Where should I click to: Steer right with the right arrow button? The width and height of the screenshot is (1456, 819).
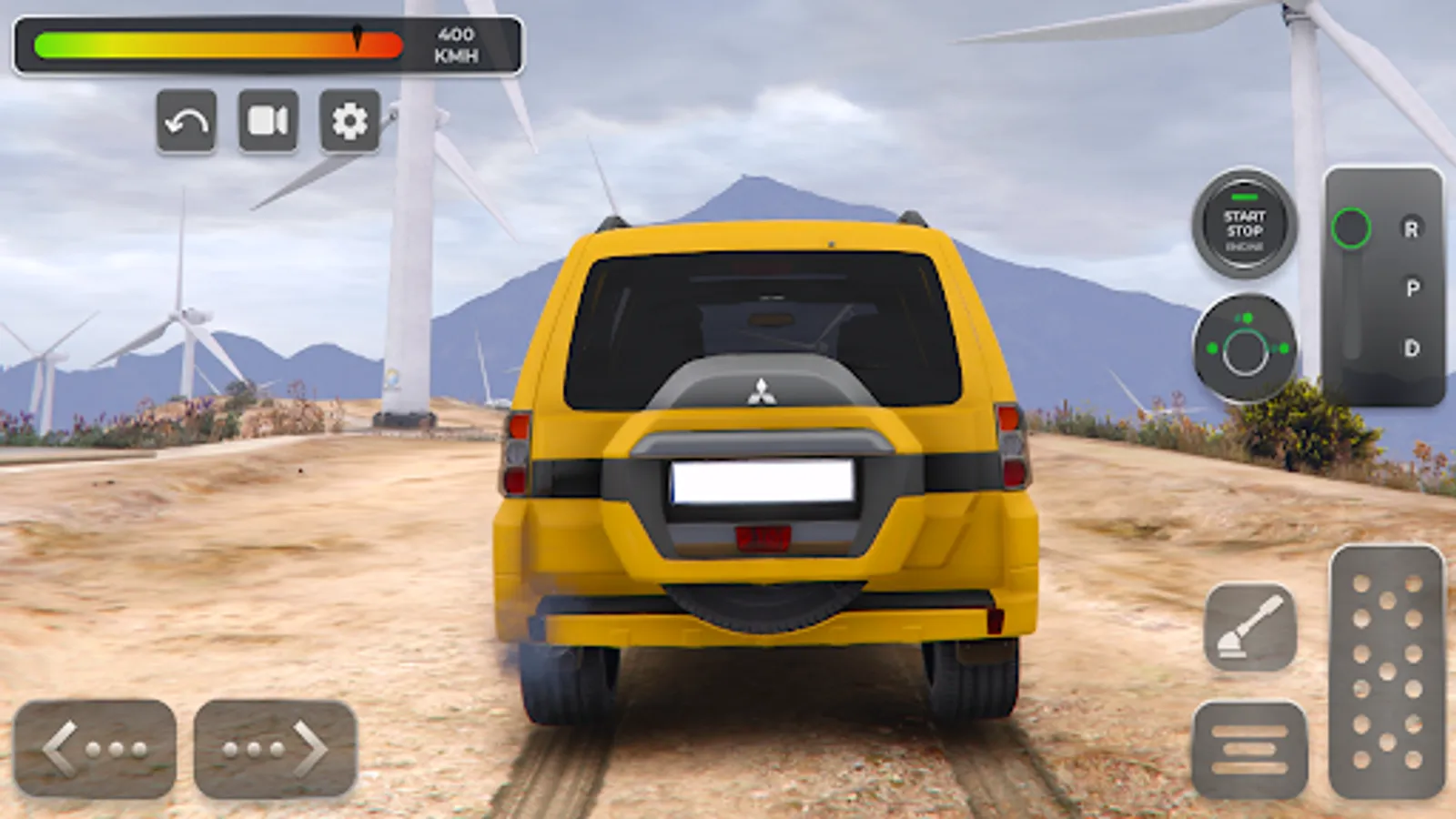[275, 749]
